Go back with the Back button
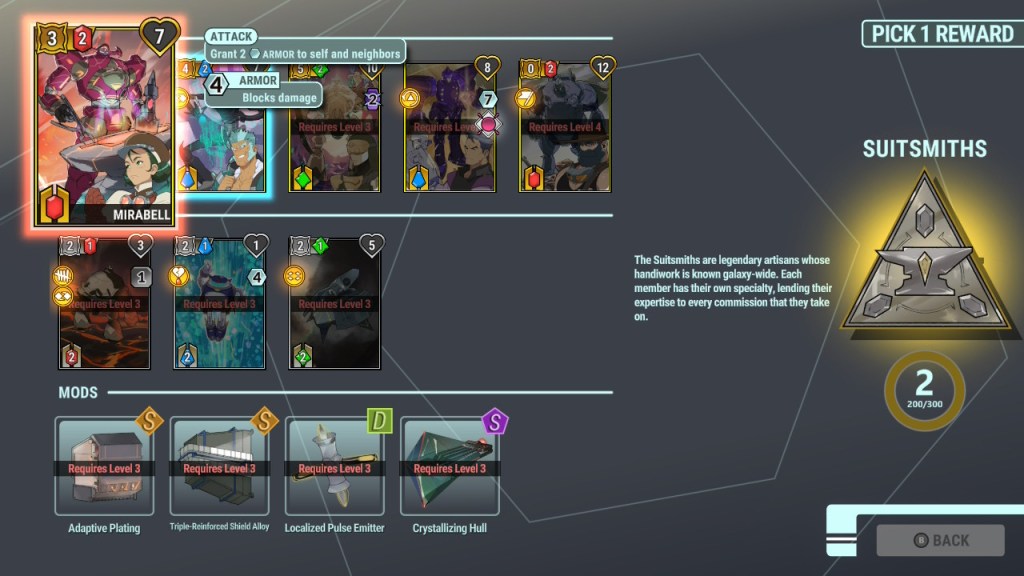1024x576 pixels. click(940, 540)
